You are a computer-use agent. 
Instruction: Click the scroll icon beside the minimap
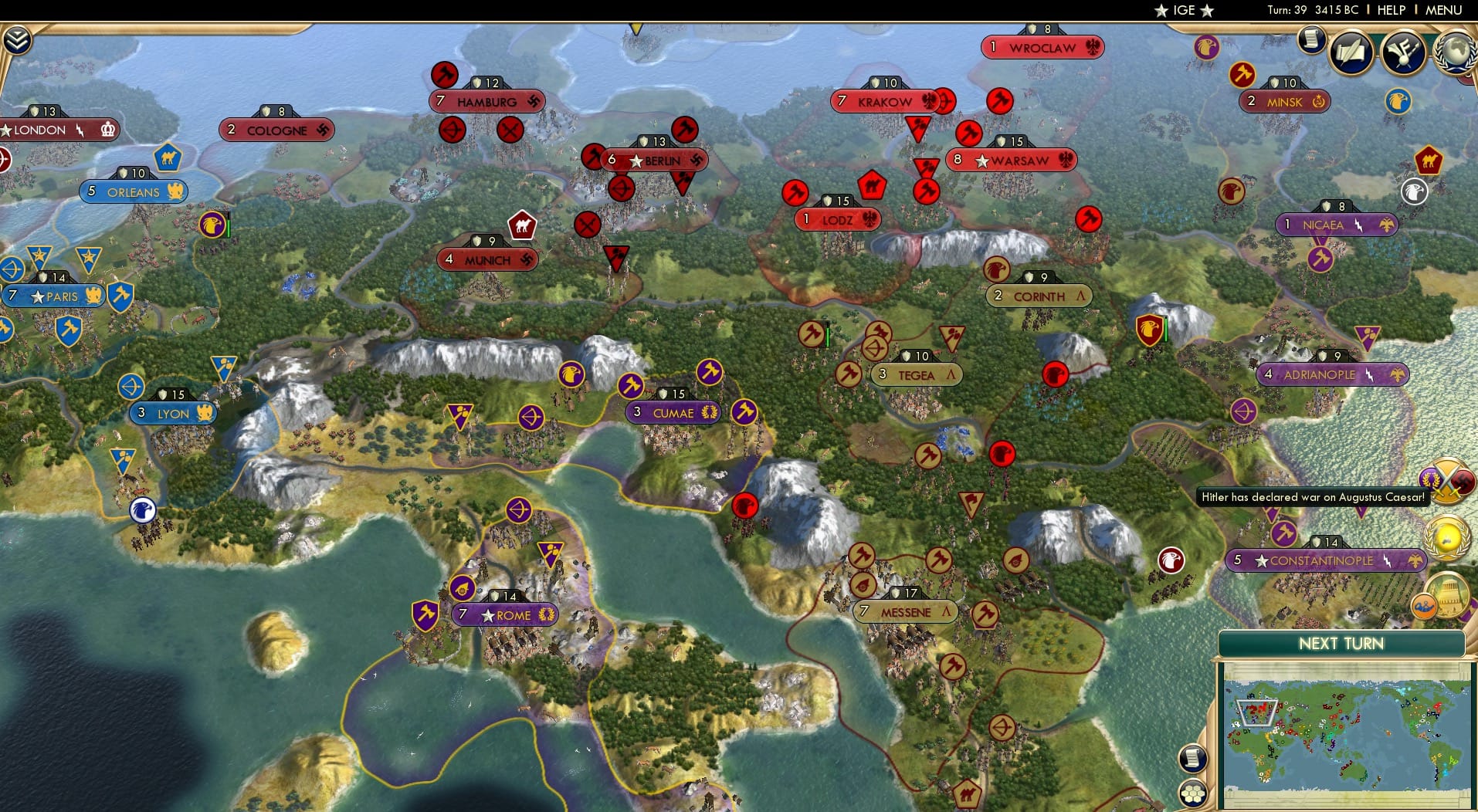coord(1192,759)
